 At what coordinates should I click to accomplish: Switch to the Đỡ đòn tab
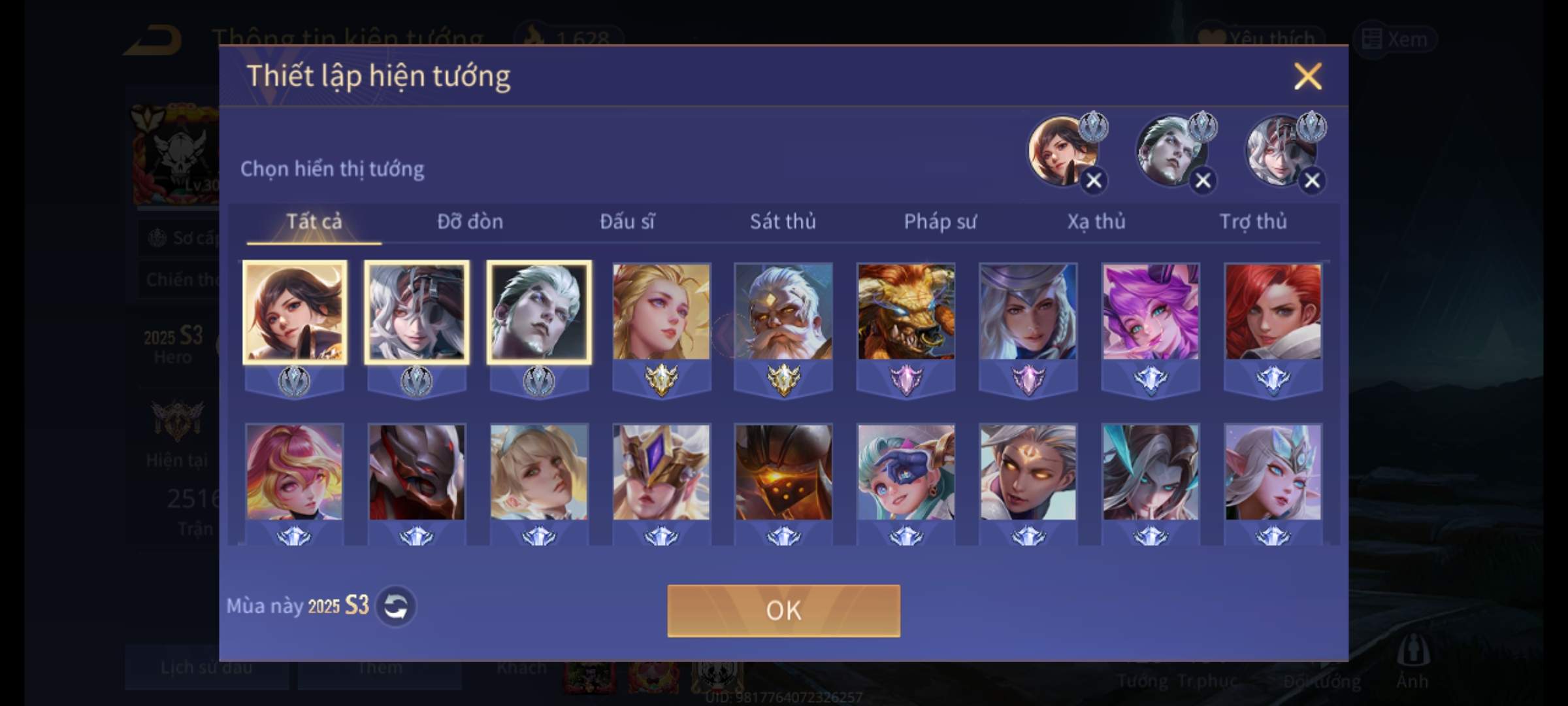pyautogui.click(x=470, y=222)
